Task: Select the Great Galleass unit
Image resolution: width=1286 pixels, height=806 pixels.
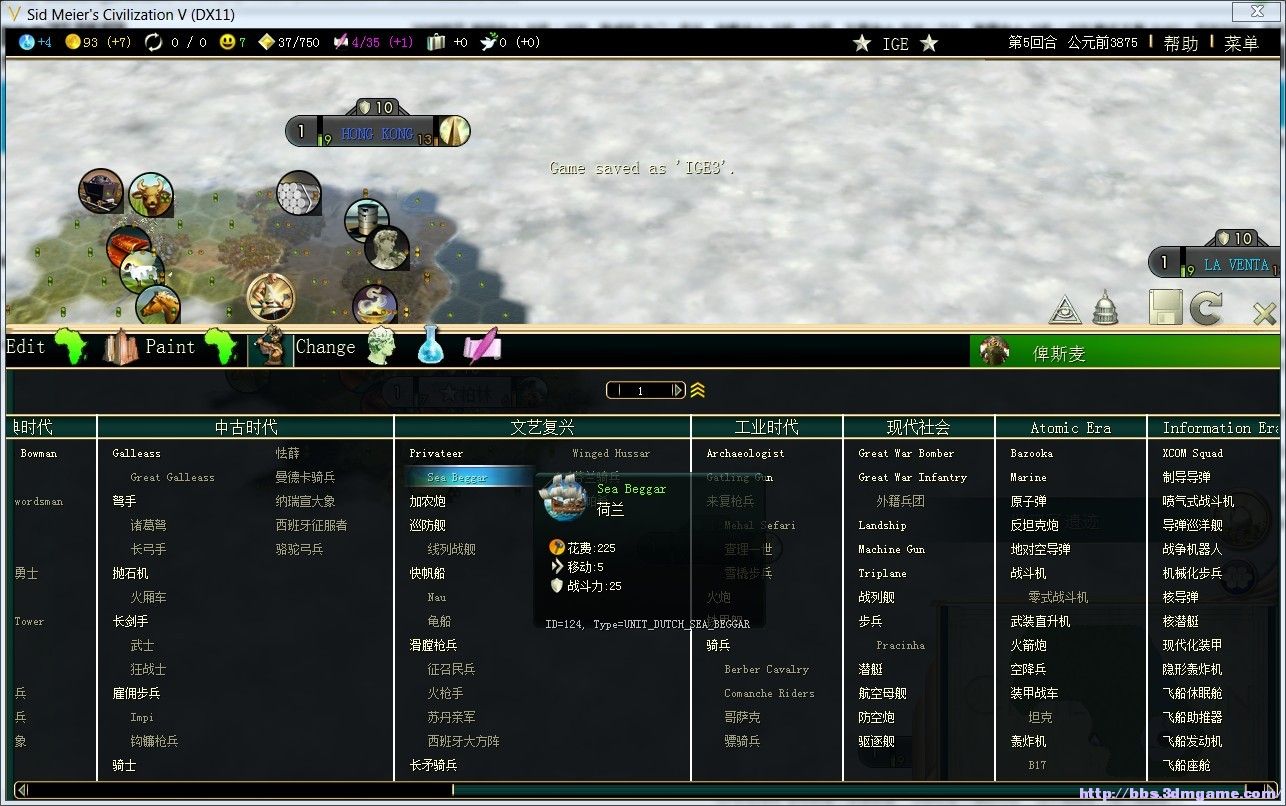Action: pos(172,478)
